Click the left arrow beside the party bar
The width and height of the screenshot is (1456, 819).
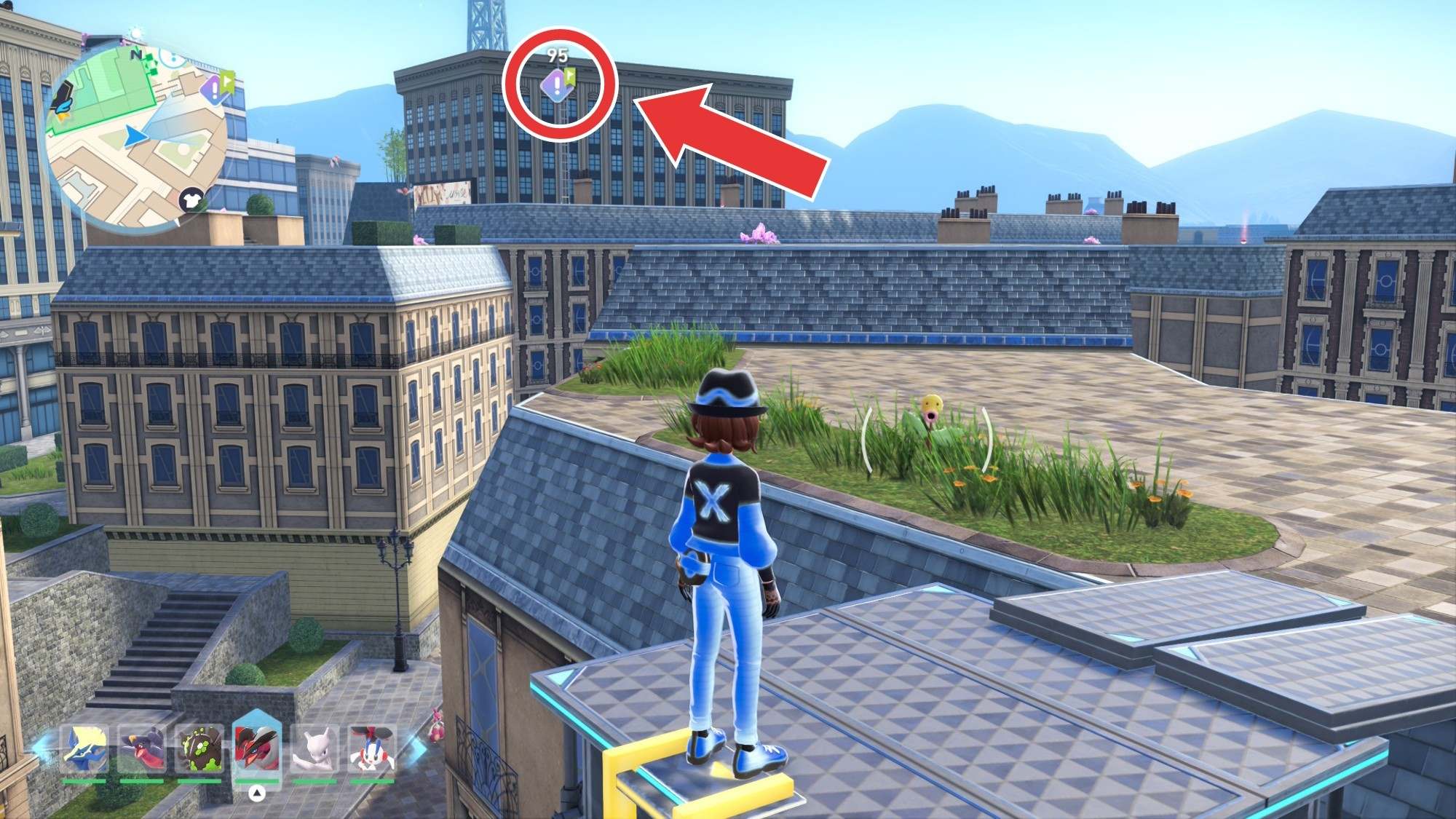(42, 750)
